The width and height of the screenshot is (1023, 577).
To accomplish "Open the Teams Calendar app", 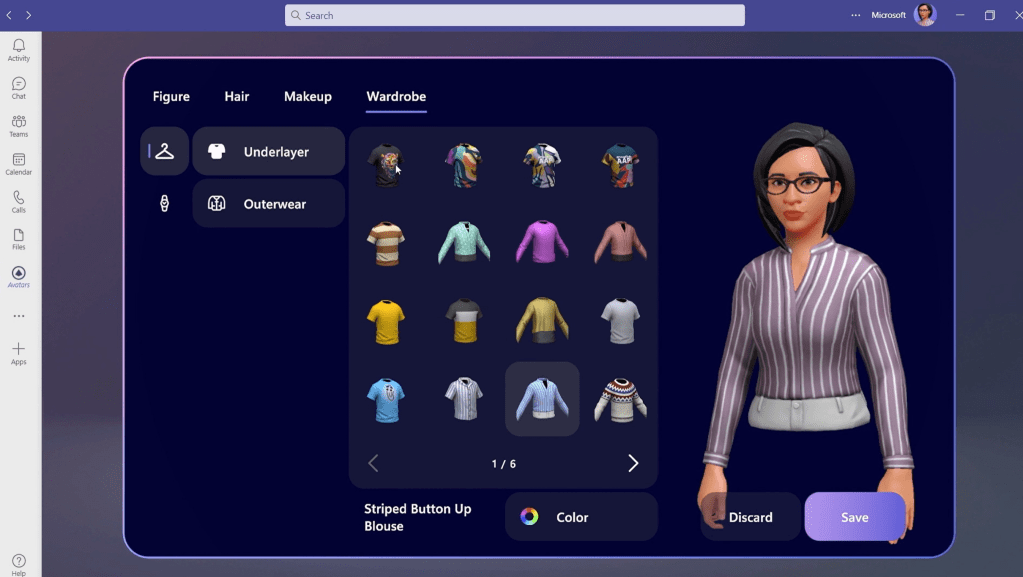I will (19, 164).
